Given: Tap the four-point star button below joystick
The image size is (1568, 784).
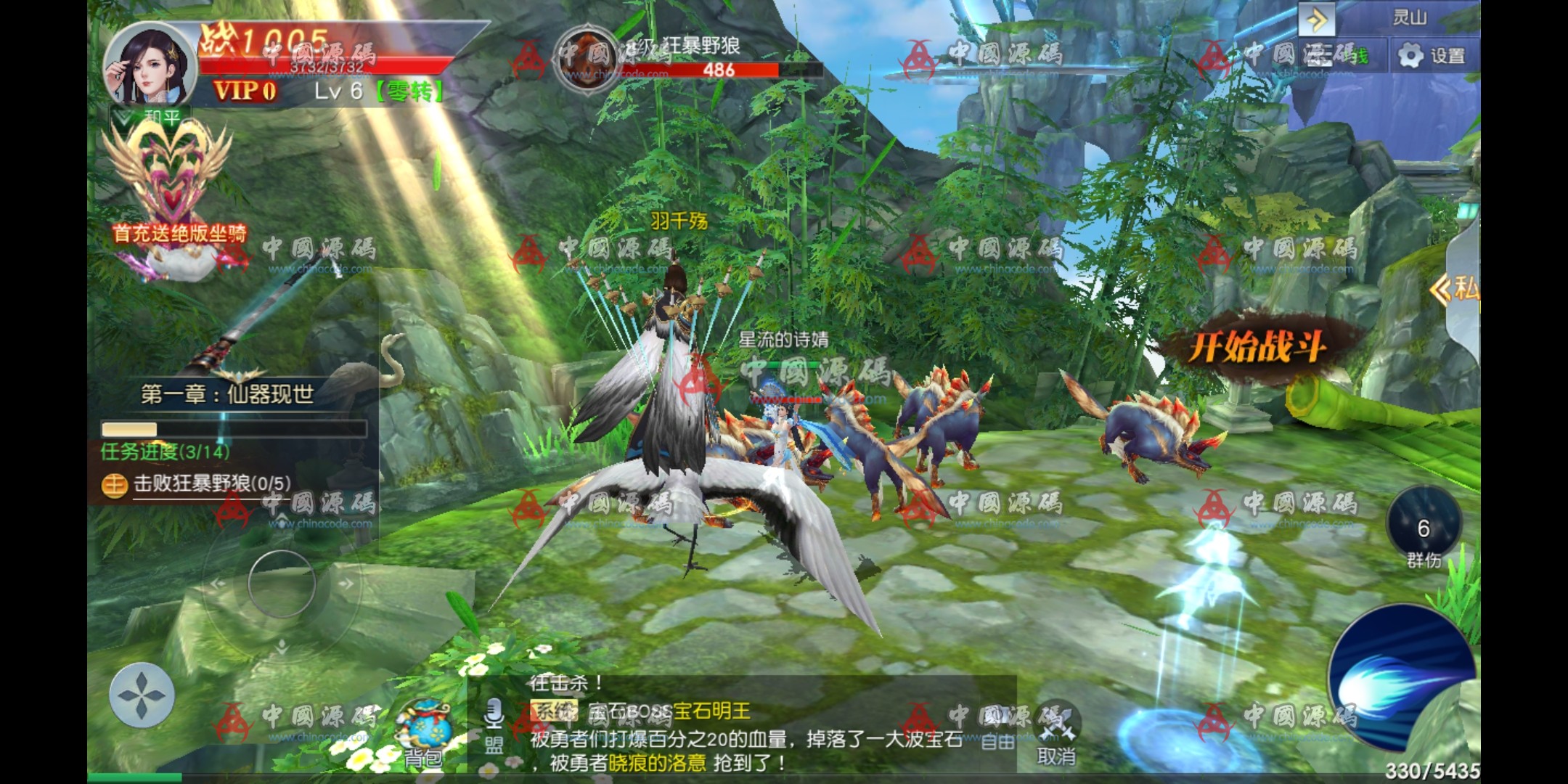Looking at the screenshot, I should [x=142, y=695].
